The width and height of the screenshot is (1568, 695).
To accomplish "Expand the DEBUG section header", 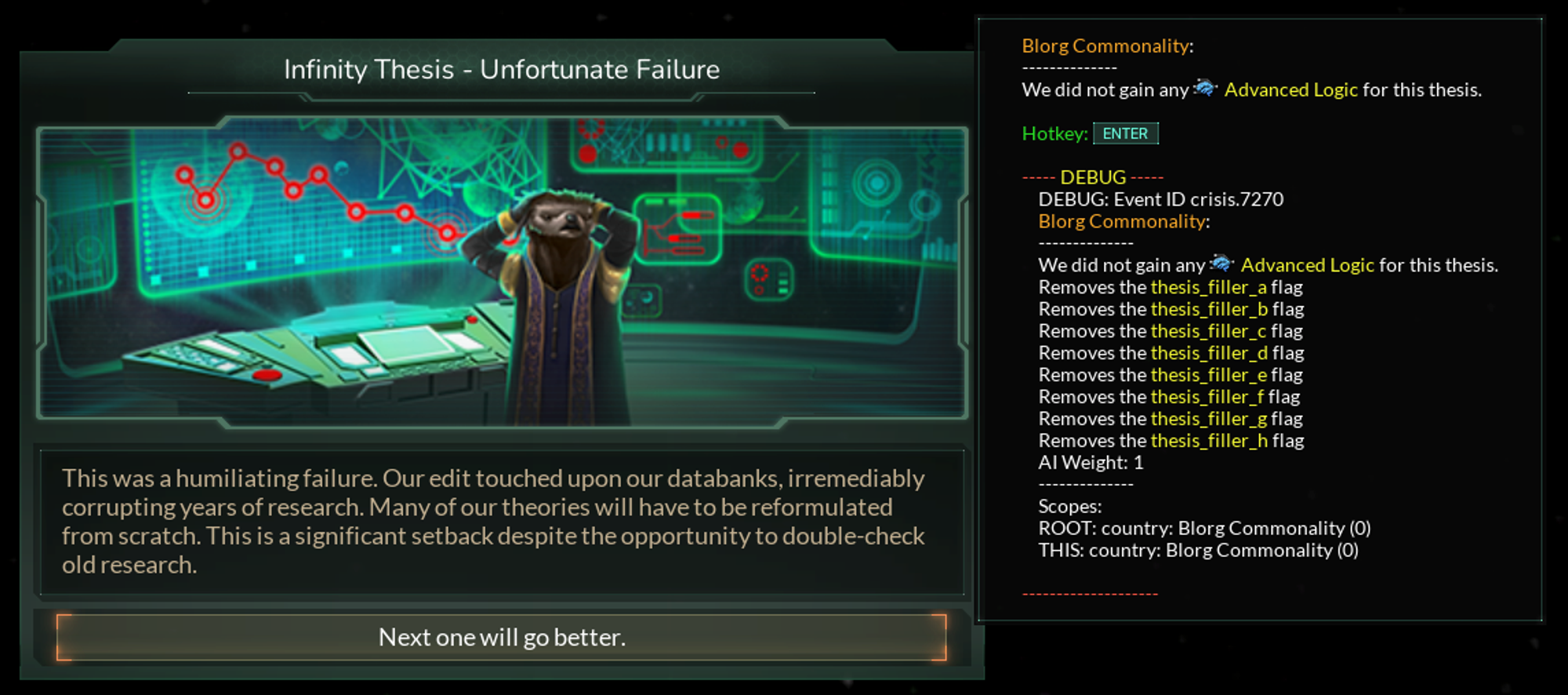I will click(1093, 176).
